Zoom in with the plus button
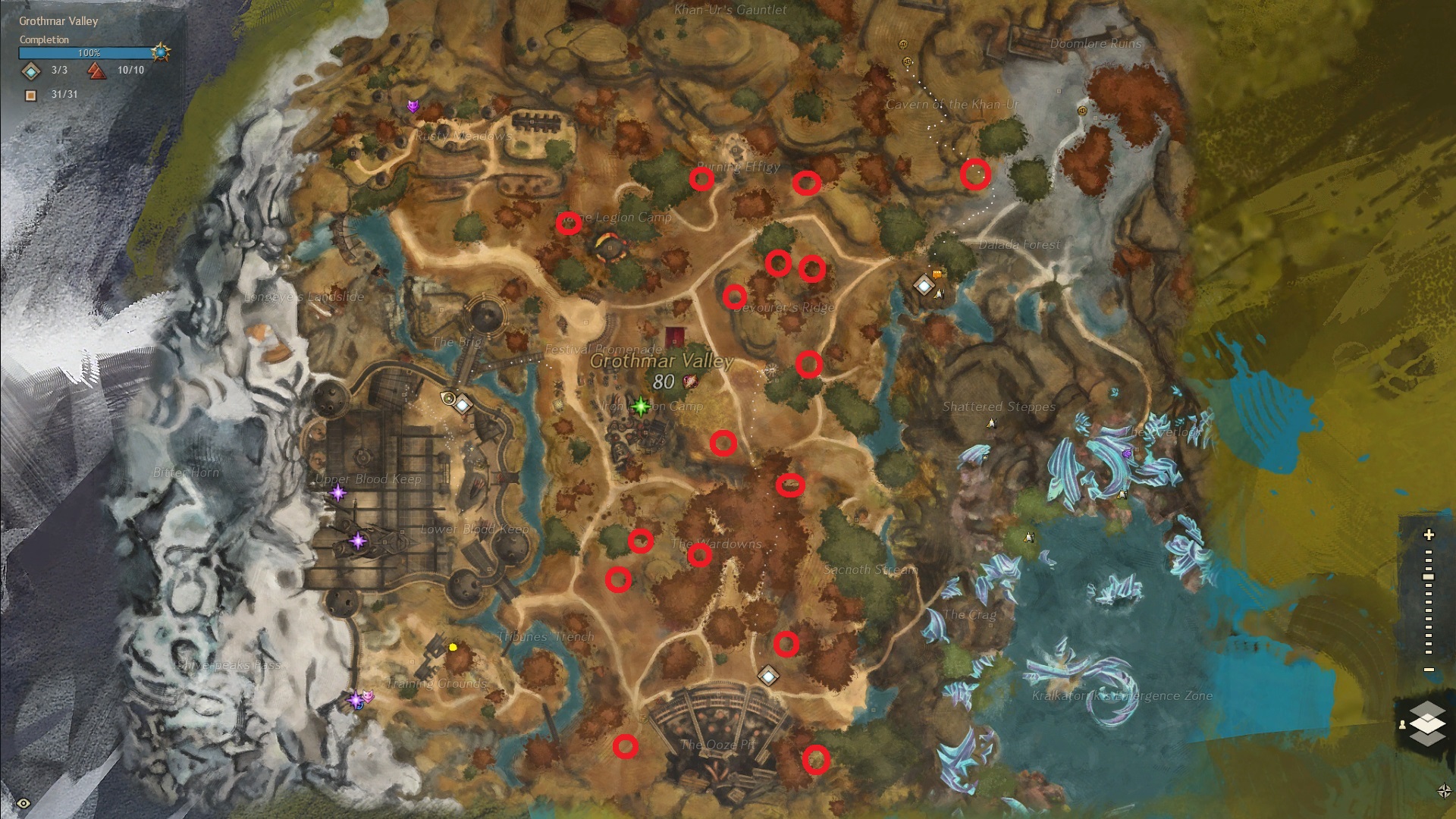The height and width of the screenshot is (819, 1456). pos(1429,535)
